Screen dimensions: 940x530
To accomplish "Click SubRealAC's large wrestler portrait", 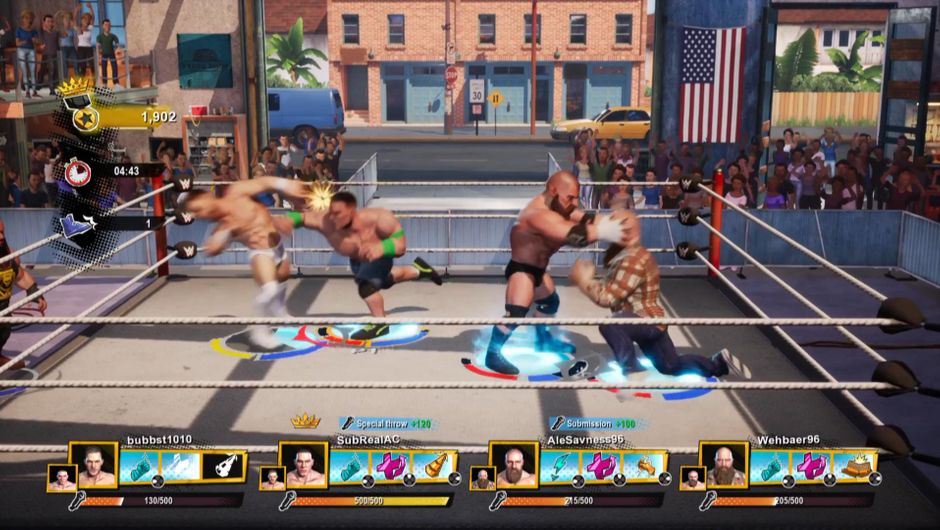I will [x=304, y=465].
